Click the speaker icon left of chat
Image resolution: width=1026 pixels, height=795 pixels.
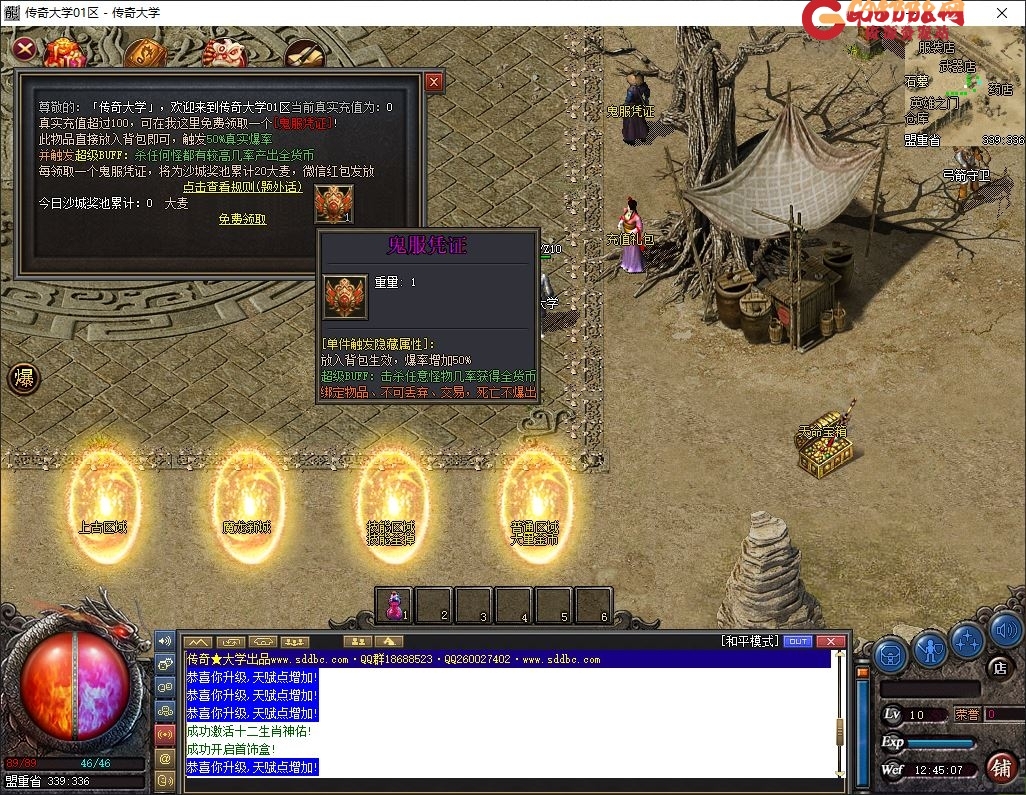click(165, 640)
